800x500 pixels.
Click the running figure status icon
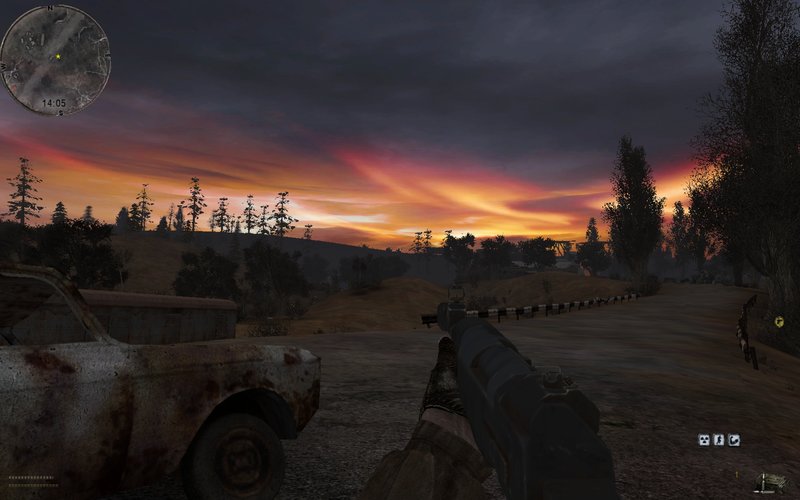pyautogui.click(x=719, y=439)
